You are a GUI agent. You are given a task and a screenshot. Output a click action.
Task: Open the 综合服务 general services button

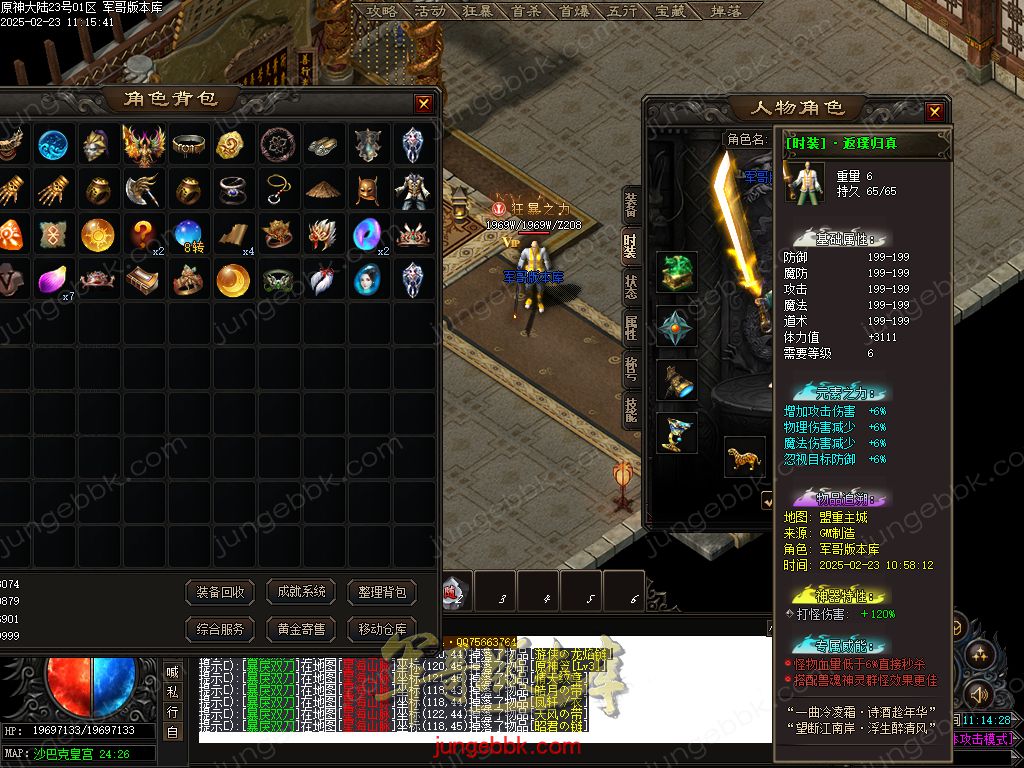click(x=220, y=629)
